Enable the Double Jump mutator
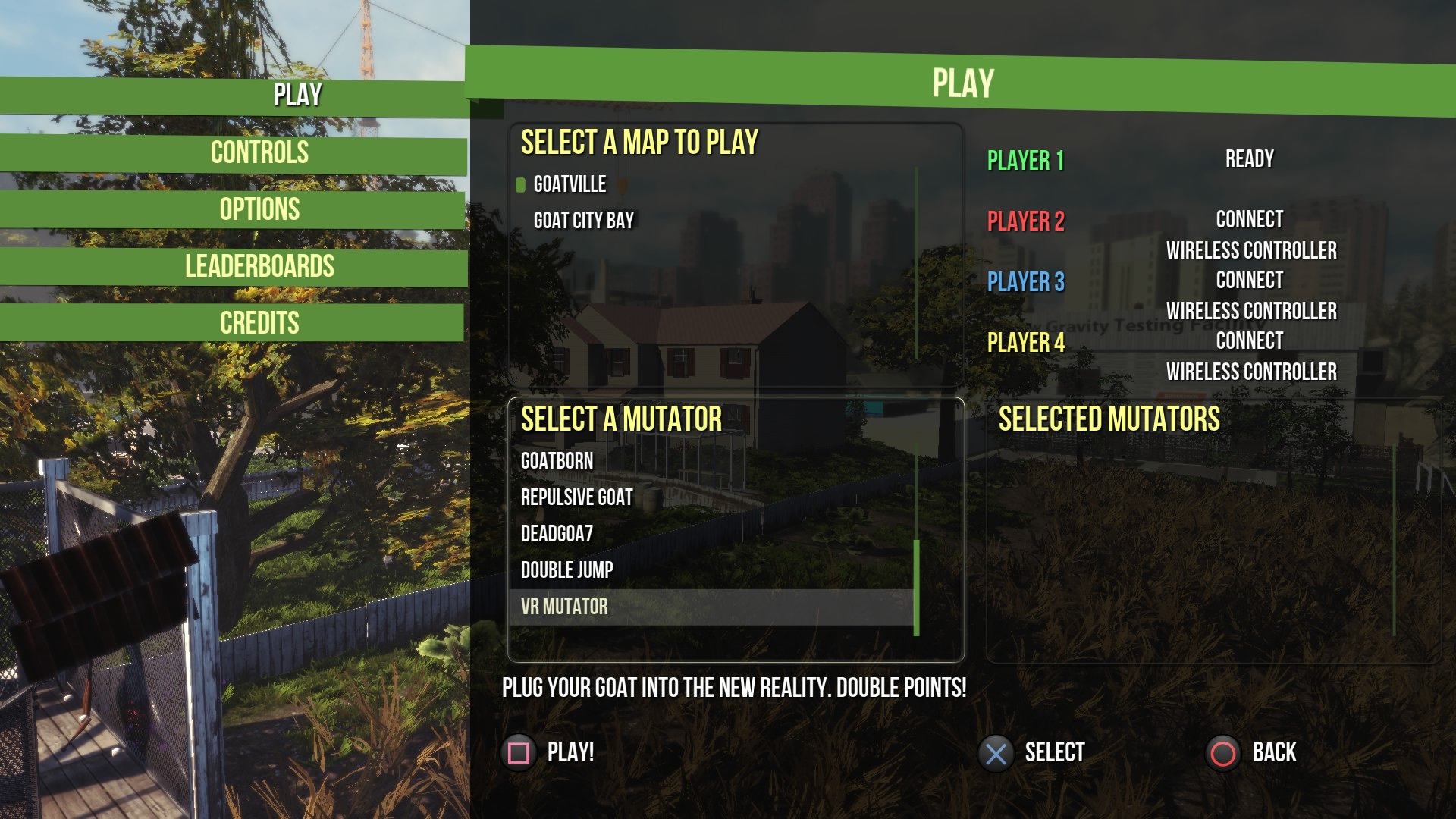Image resolution: width=1456 pixels, height=819 pixels. 566,570
